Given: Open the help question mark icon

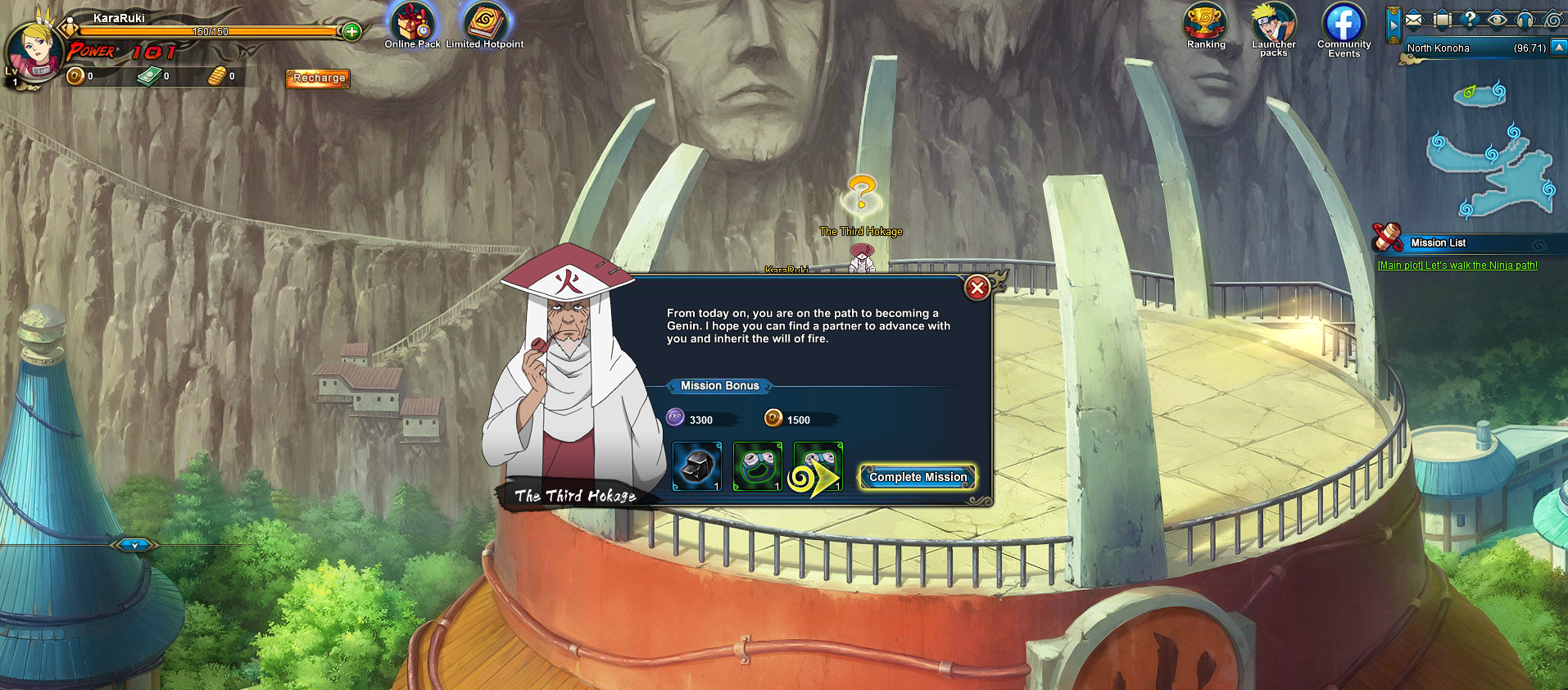Looking at the screenshot, I should point(1470,19).
